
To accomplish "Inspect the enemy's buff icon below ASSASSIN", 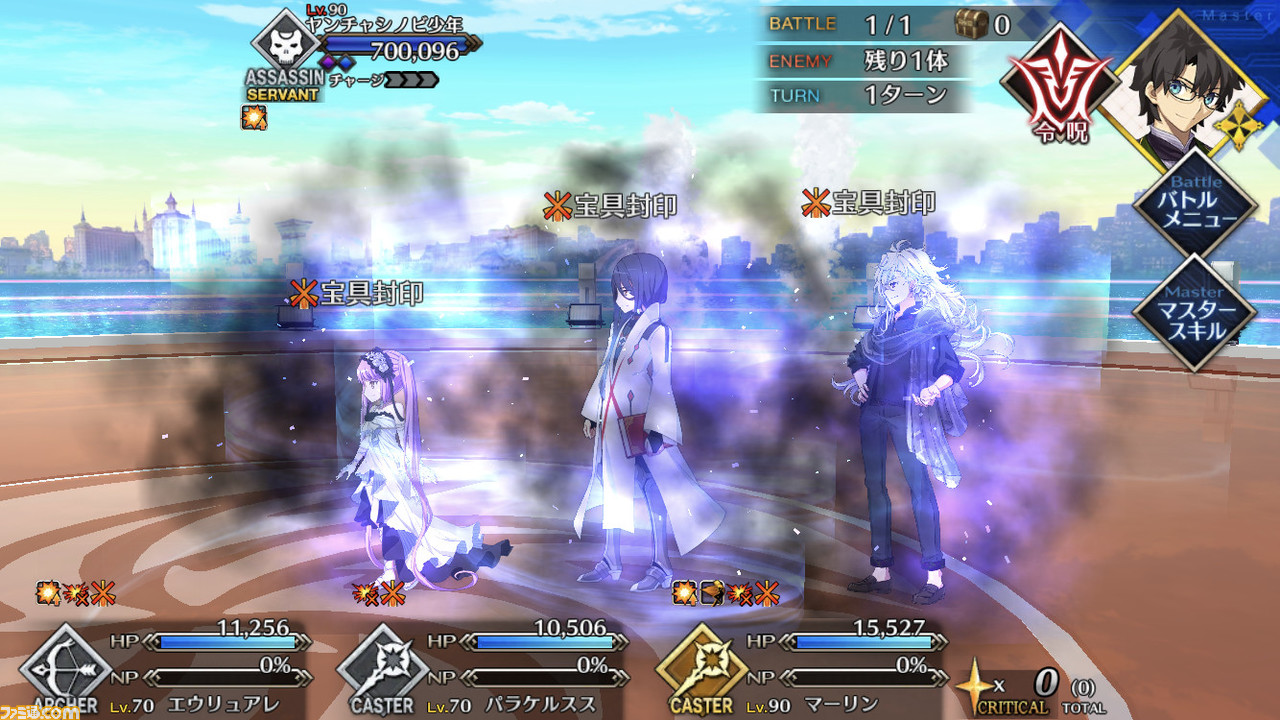I will 253,118.
